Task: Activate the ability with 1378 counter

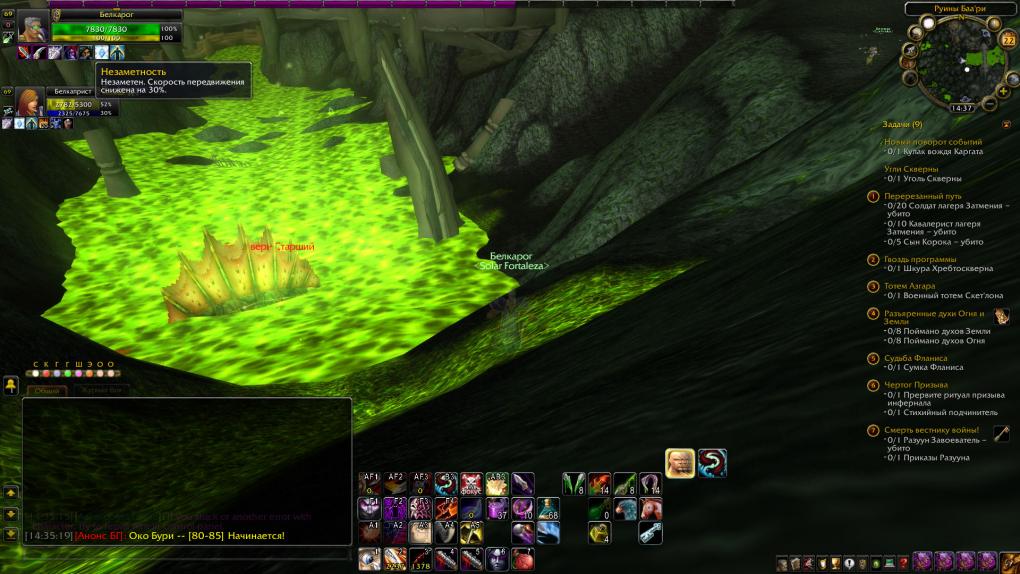Action: (x=421, y=558)
